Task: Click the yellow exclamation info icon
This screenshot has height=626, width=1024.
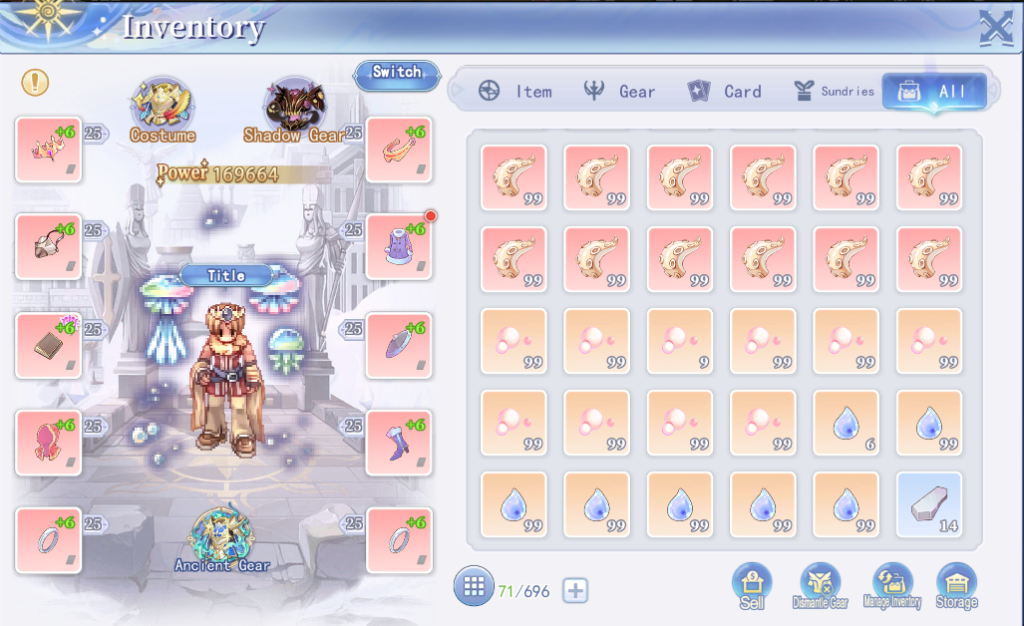Action: click(35, 82)
